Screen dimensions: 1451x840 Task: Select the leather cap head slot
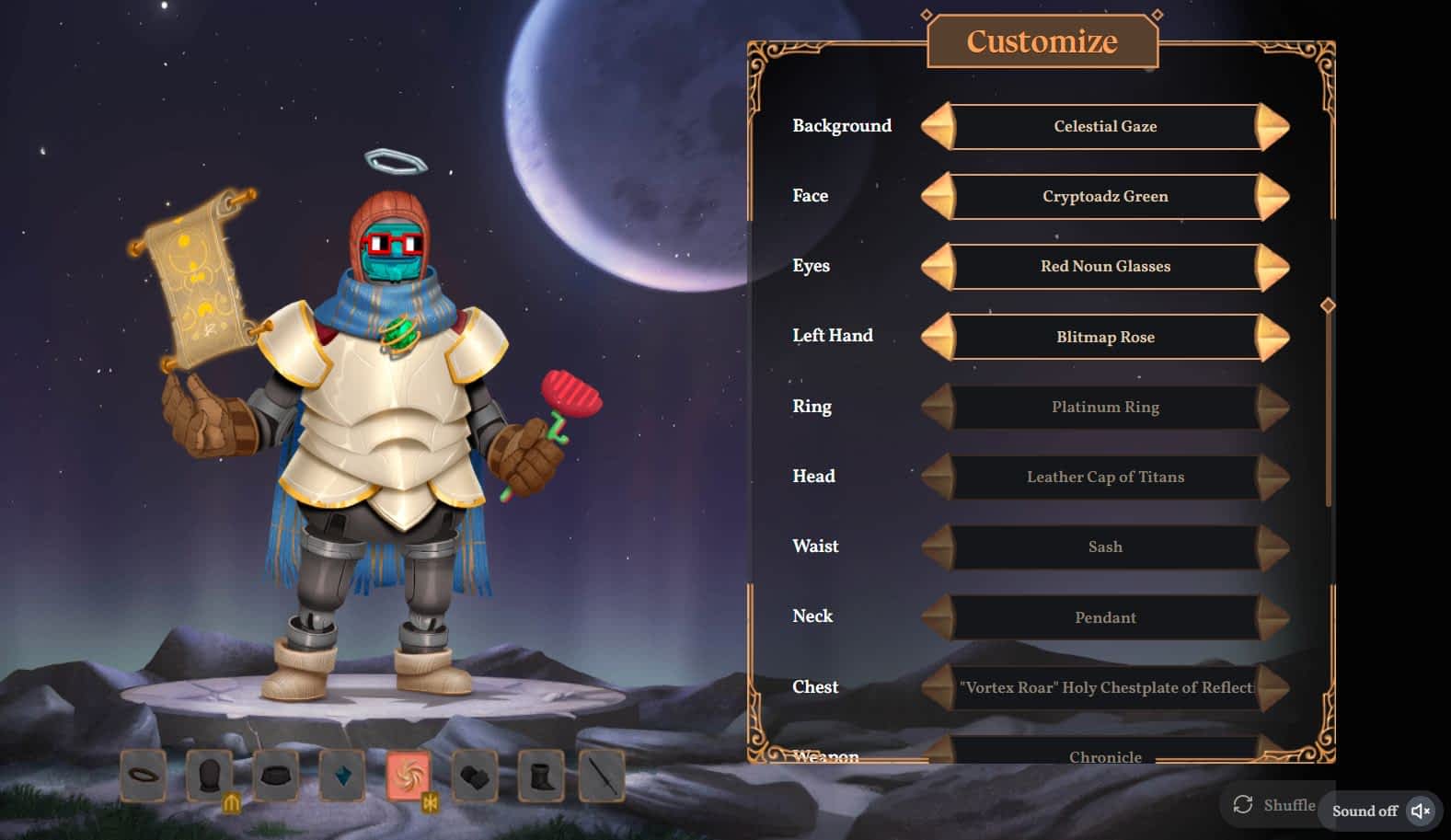click(210, 776)
